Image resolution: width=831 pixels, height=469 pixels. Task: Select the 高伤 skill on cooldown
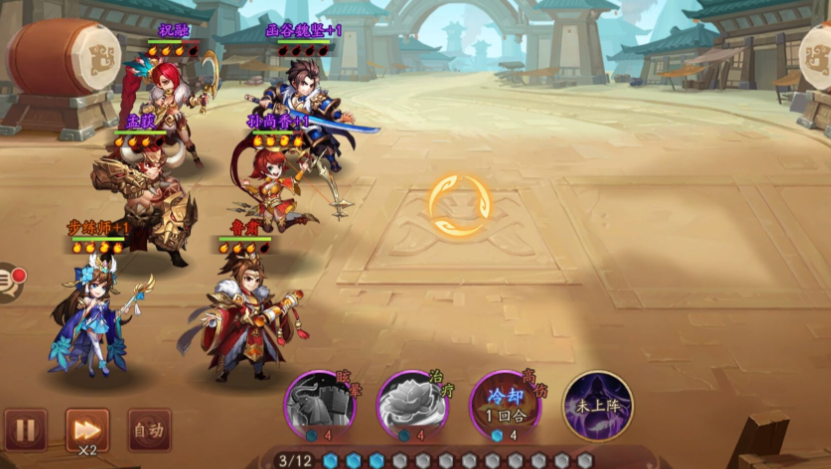(505, 405)
